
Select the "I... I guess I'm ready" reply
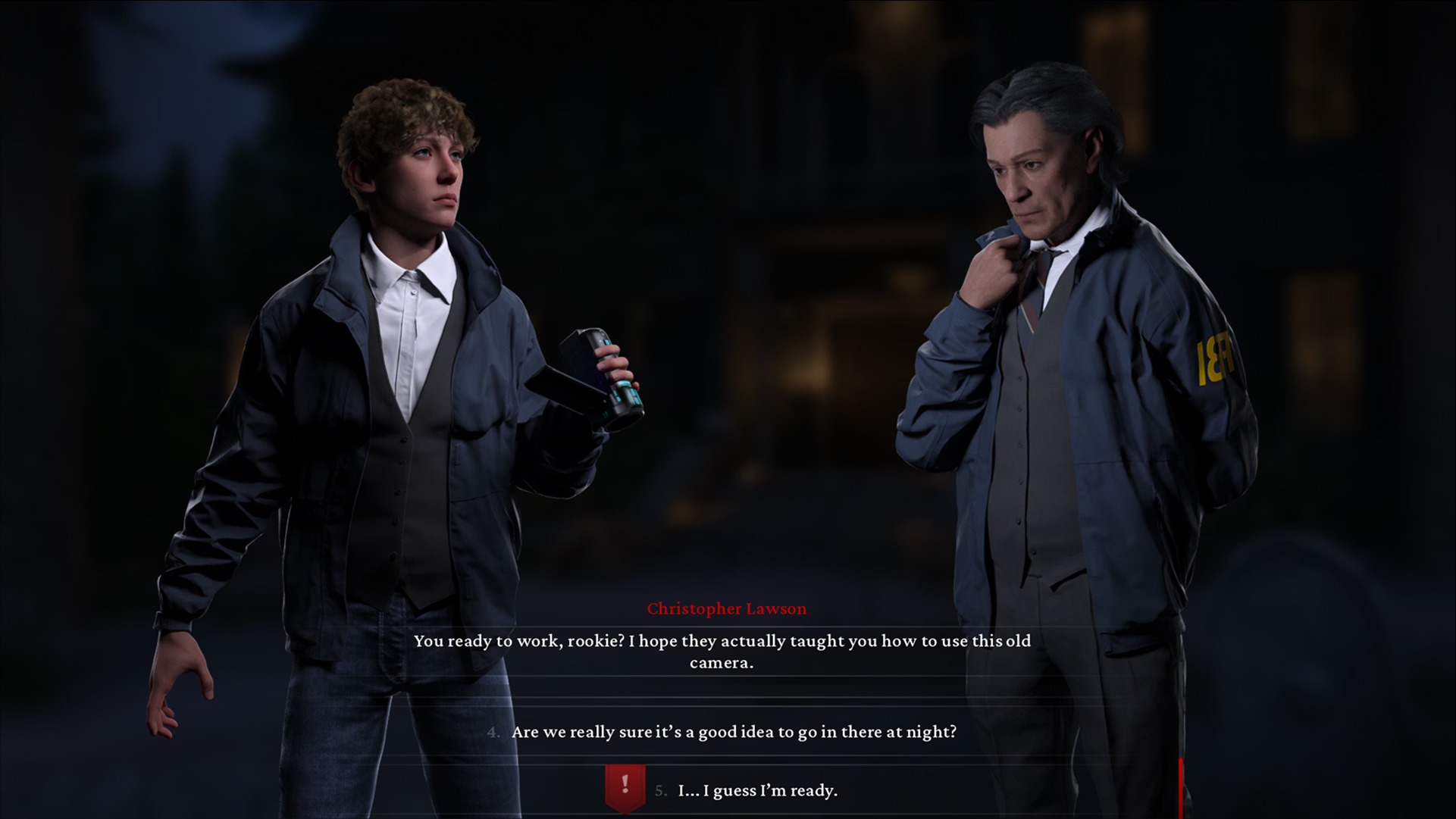(757, 790)
